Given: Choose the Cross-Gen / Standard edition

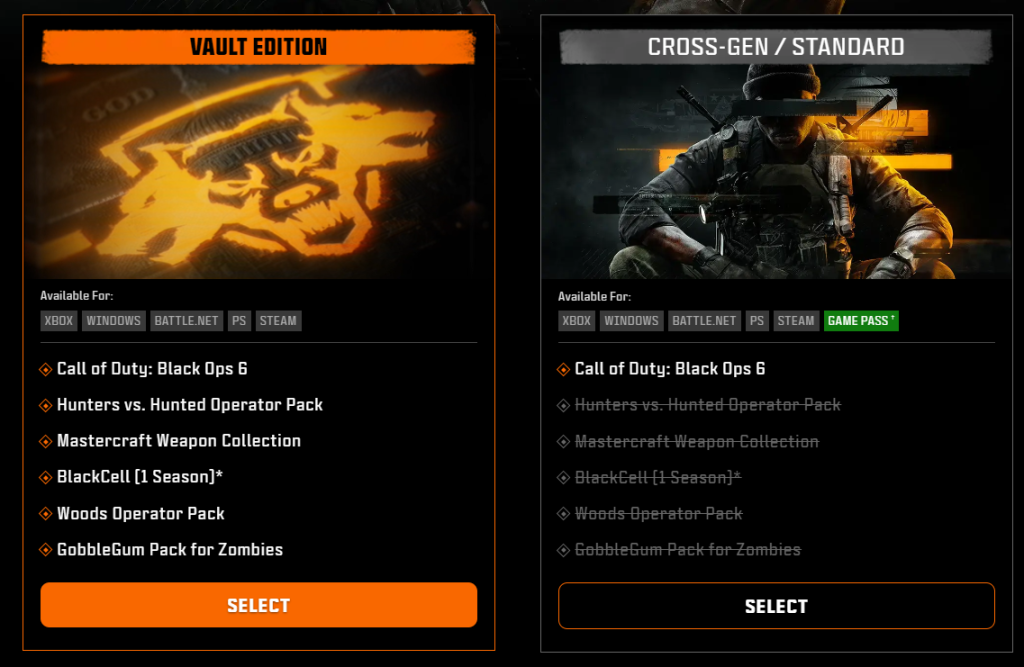Looking at the screenshot, I should pyautogui.click(x=776, y=606).
